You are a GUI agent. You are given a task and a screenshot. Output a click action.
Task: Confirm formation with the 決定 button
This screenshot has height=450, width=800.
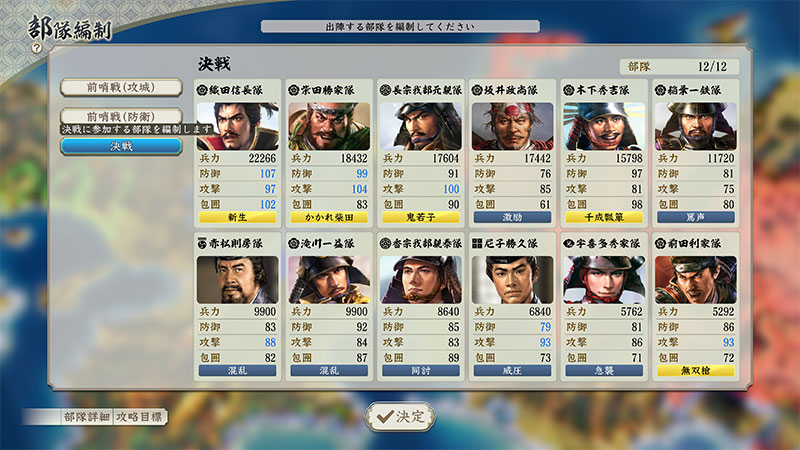(399, 416)
